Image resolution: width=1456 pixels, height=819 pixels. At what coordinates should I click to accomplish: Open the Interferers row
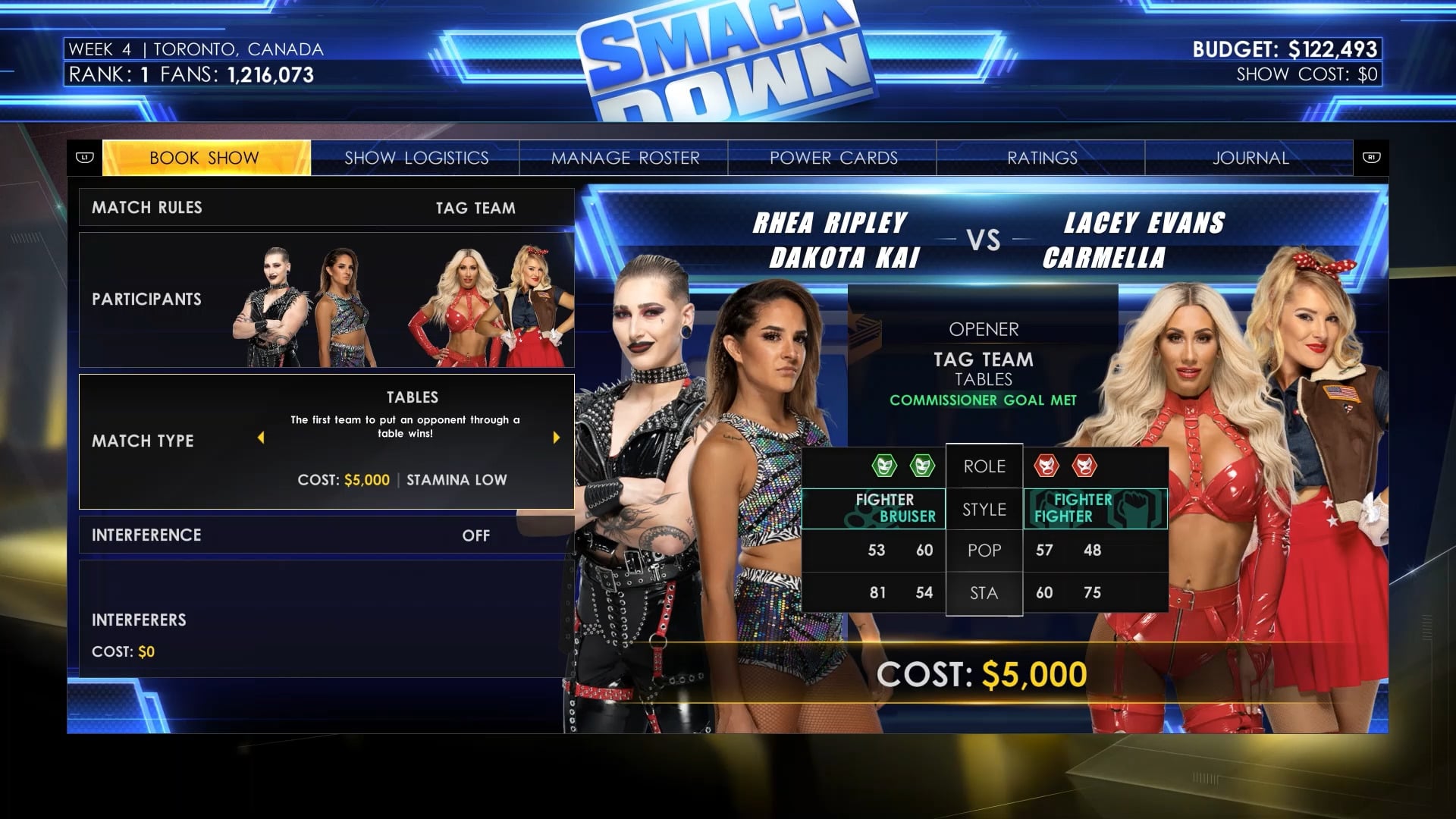(x=326, y=620)
